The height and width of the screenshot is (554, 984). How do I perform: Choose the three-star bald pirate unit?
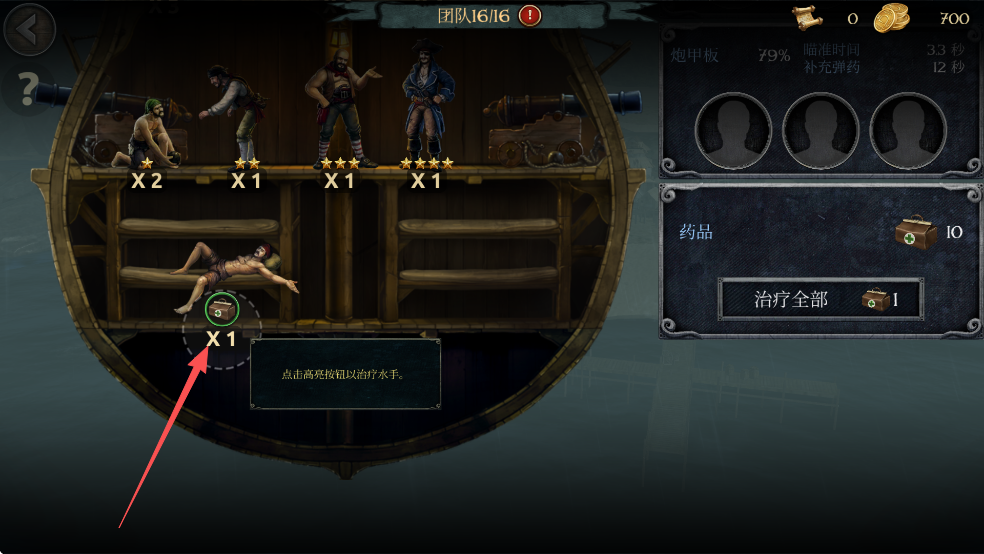340,112
